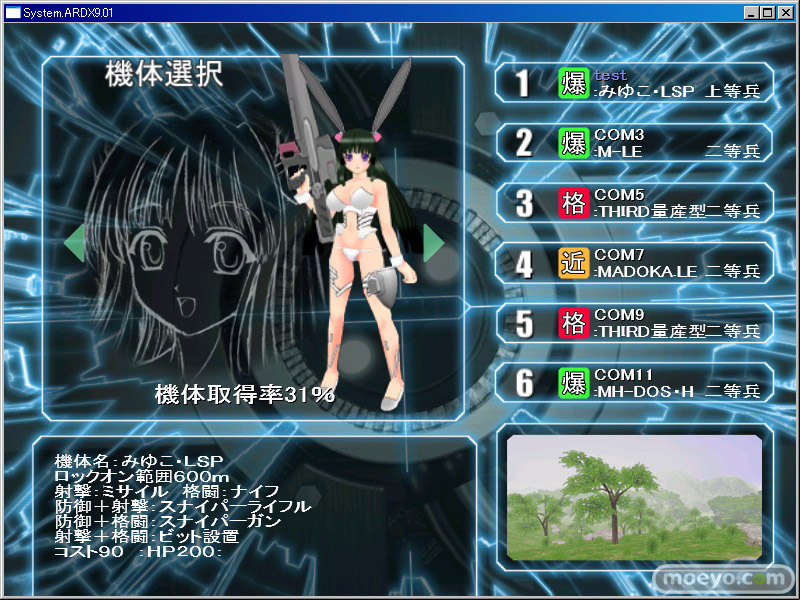This screenshot has height=600, width=800.
Task: Pick slot 3 COM5 entry
Action: point(635,203)
